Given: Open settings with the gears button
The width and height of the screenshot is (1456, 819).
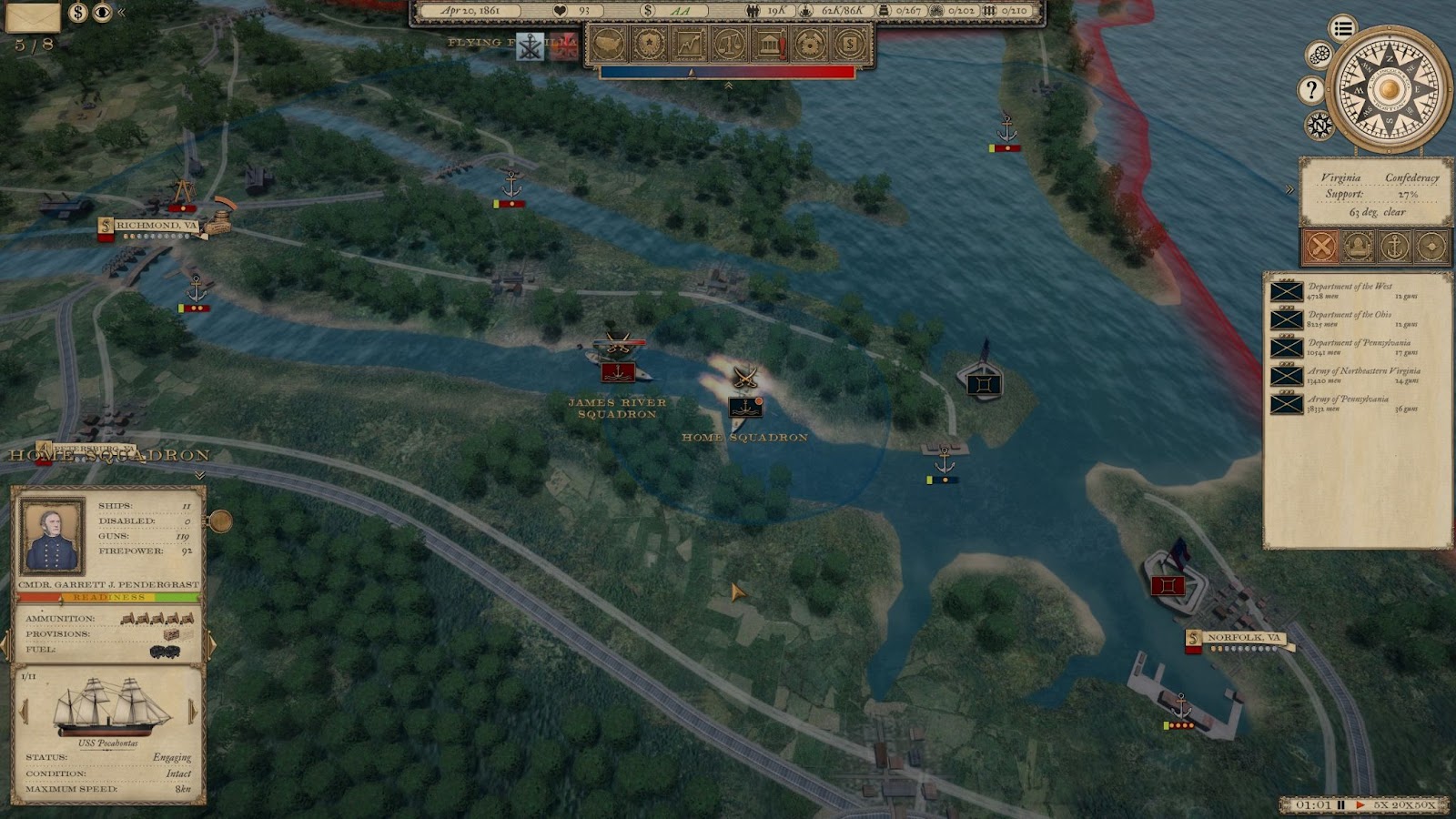Looking at the screenshot, I should [x=1319, y=55].
